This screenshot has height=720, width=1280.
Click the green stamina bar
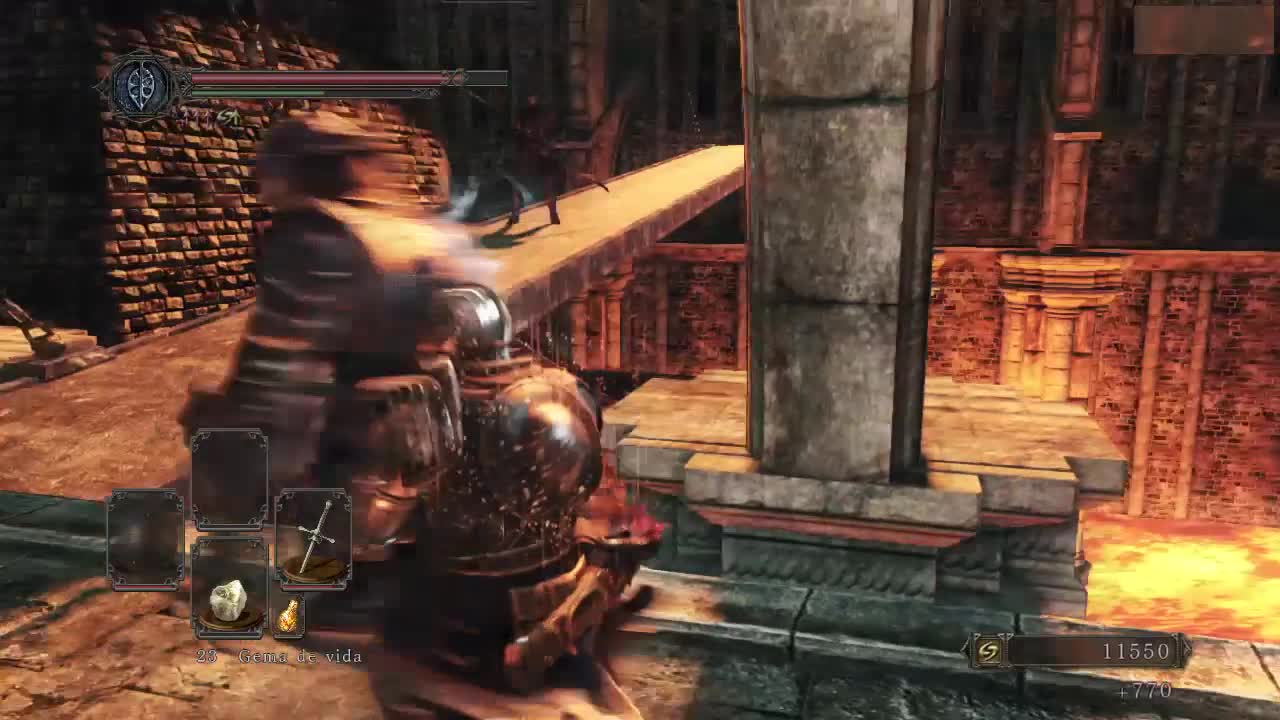(x=257, y=92)
